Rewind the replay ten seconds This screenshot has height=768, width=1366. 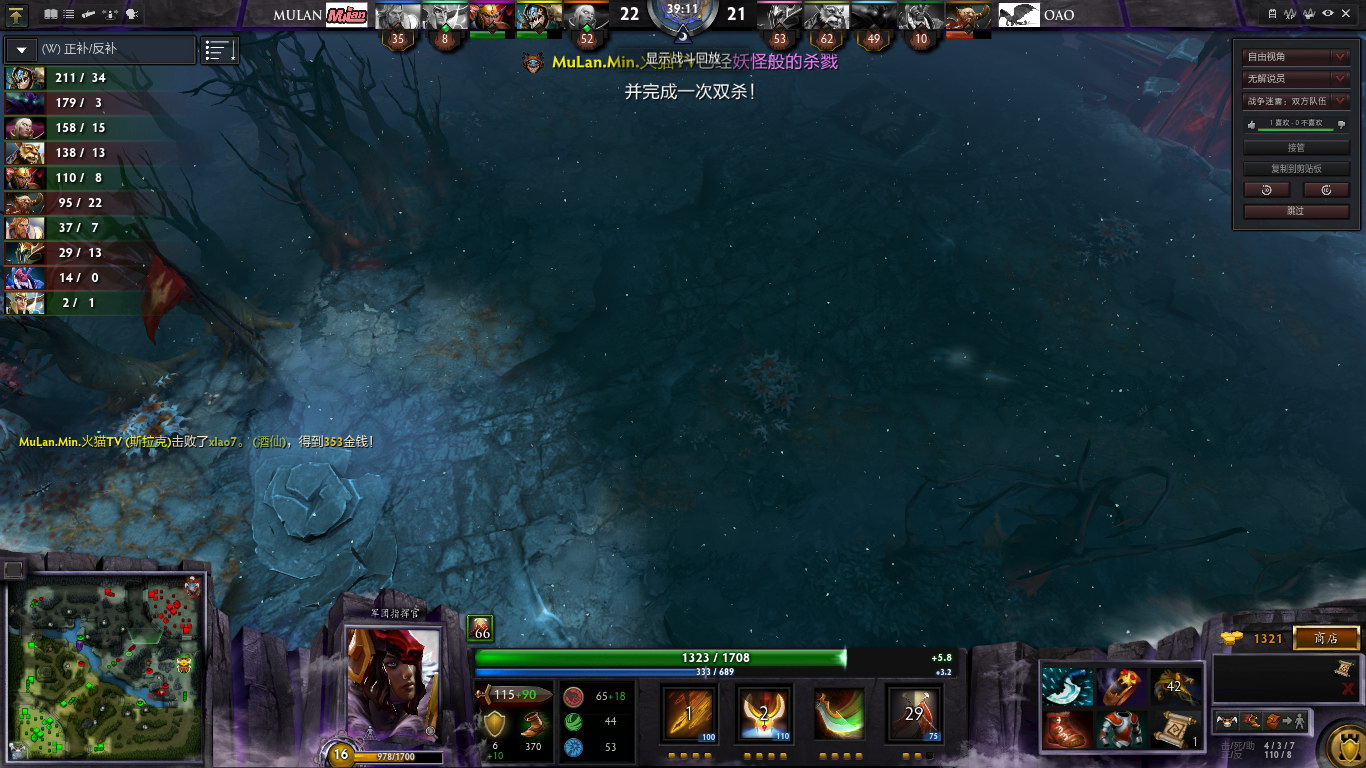click(x=1267, y=190)
